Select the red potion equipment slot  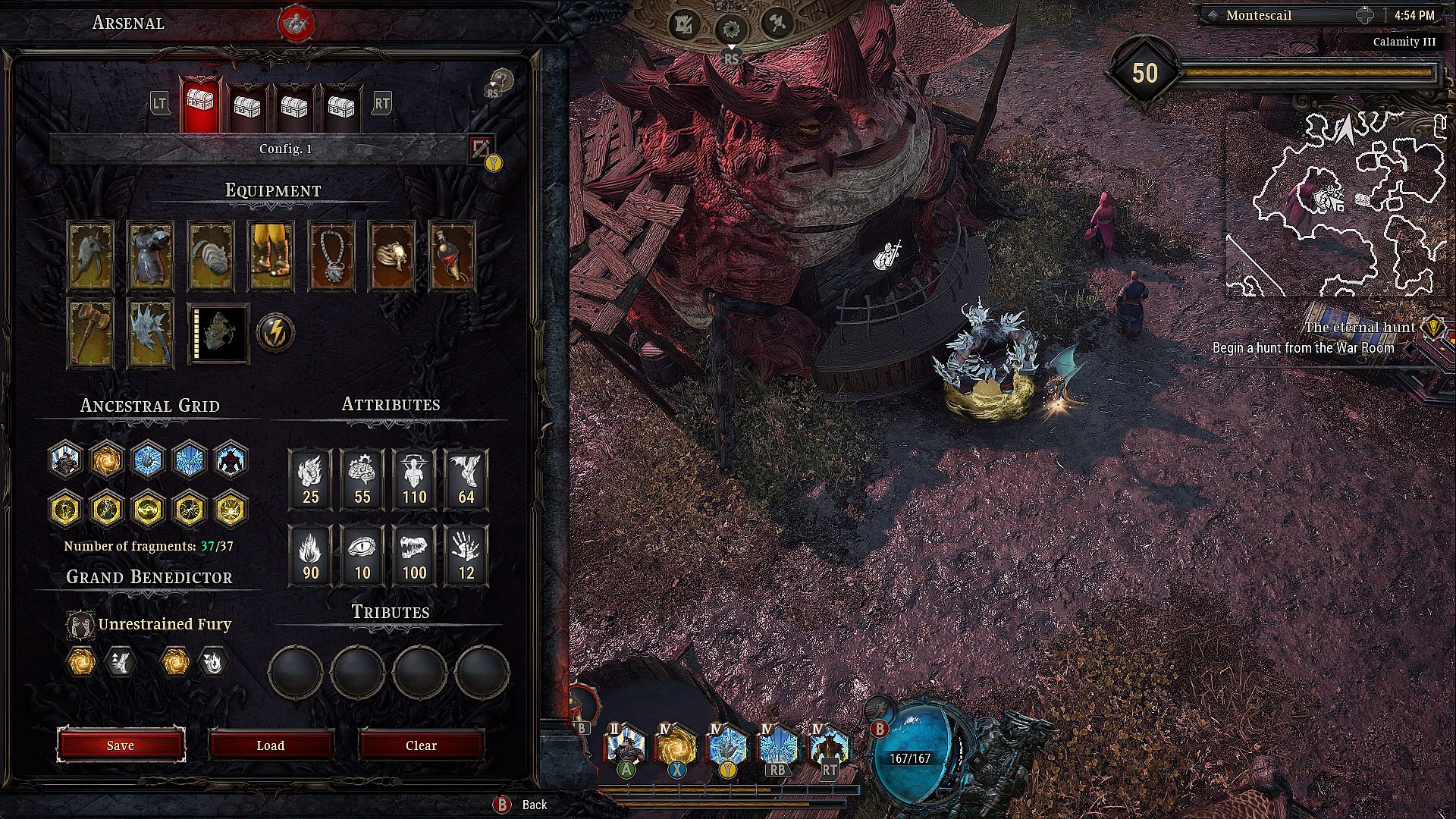tap(452, 256)
